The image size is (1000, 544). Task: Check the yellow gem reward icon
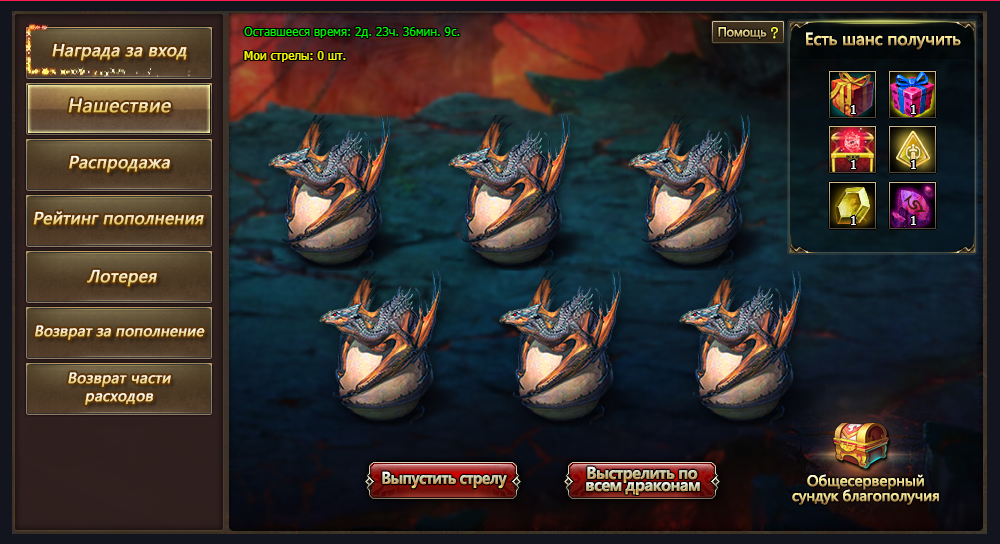click(852, 205)
